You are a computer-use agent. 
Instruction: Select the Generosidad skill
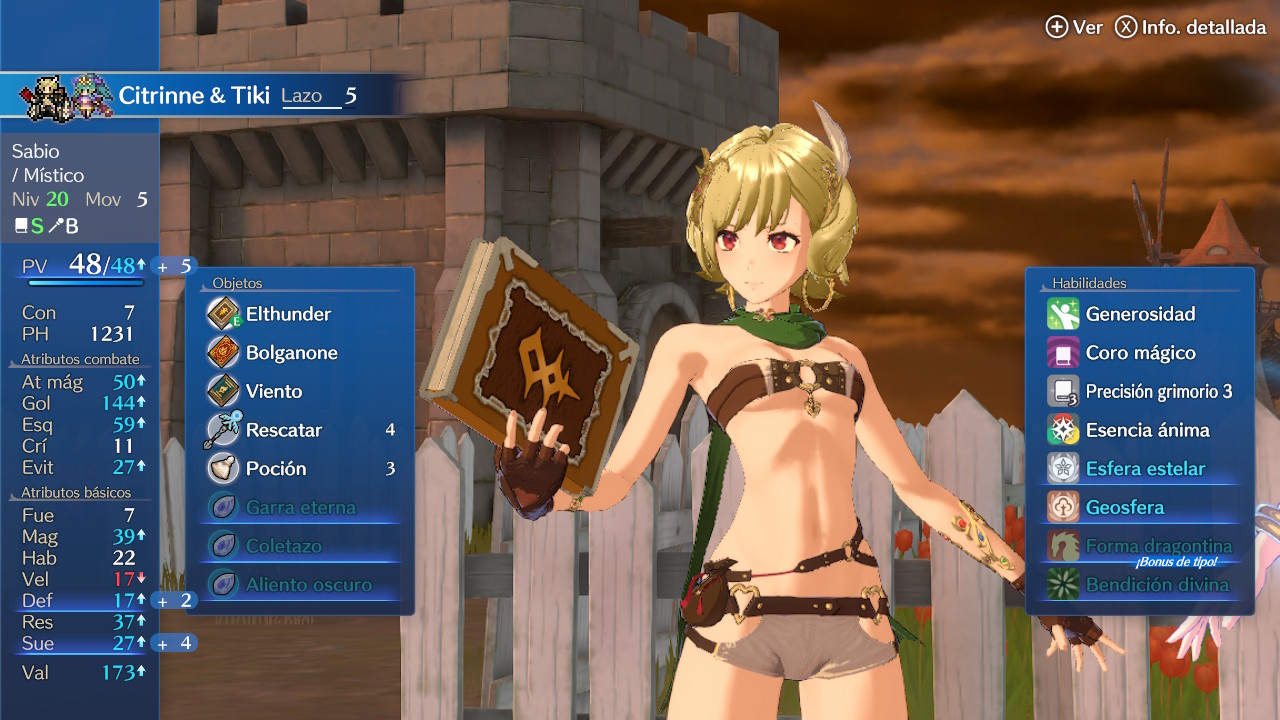click(x=1140, y=314)
